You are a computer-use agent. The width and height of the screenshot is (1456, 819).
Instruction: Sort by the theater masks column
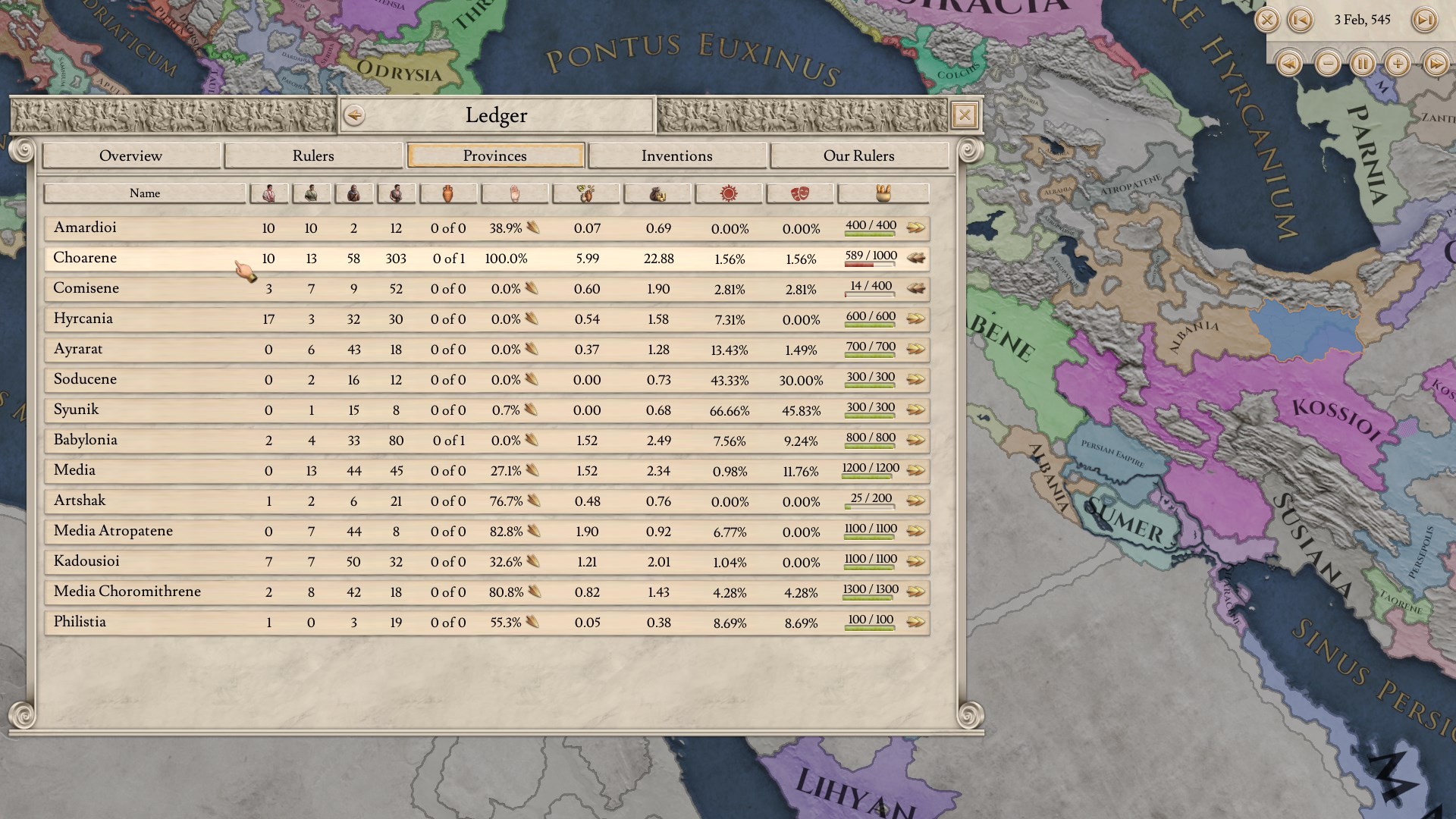pos(799,193)
